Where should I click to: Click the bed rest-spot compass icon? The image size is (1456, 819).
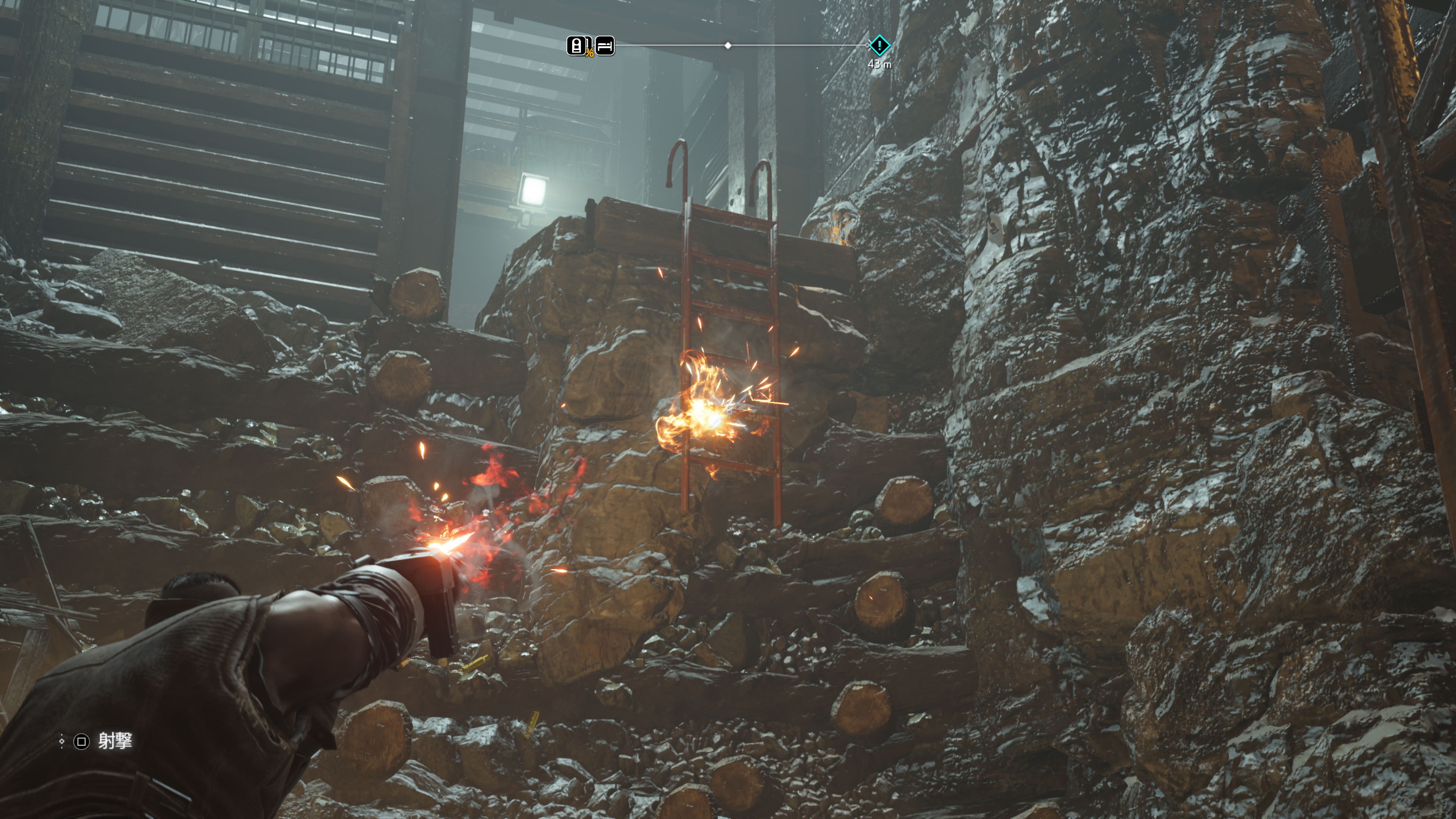tap(605, 46)
